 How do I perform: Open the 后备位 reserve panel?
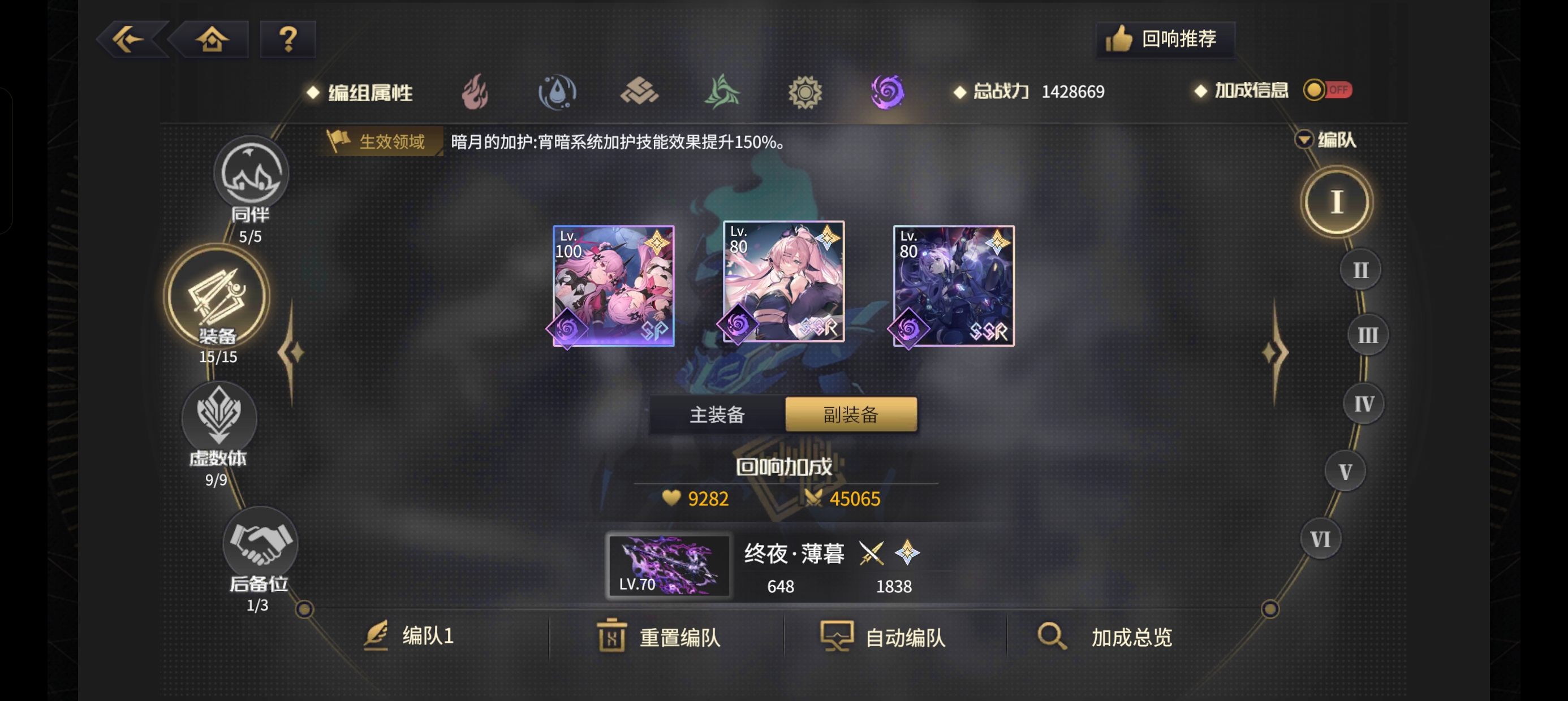coord(259,548)
